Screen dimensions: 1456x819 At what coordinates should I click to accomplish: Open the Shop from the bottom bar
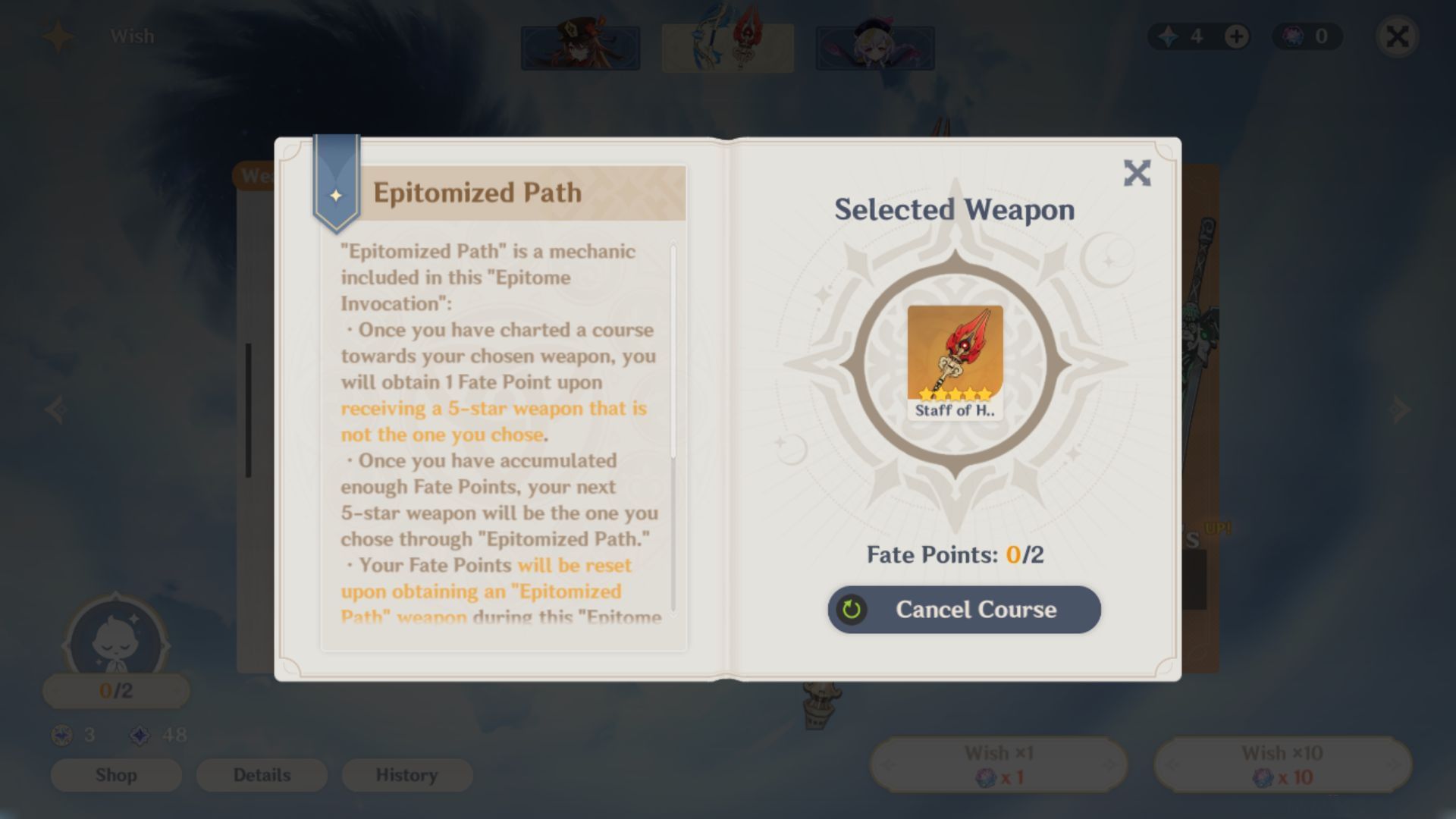pos(115,775)
